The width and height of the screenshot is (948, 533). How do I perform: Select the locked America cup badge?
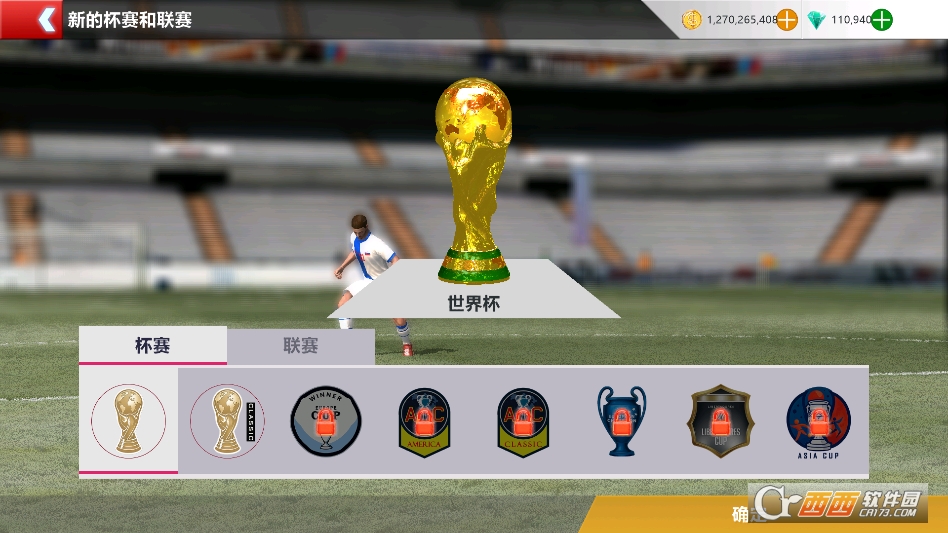click(x=424, y=422)
